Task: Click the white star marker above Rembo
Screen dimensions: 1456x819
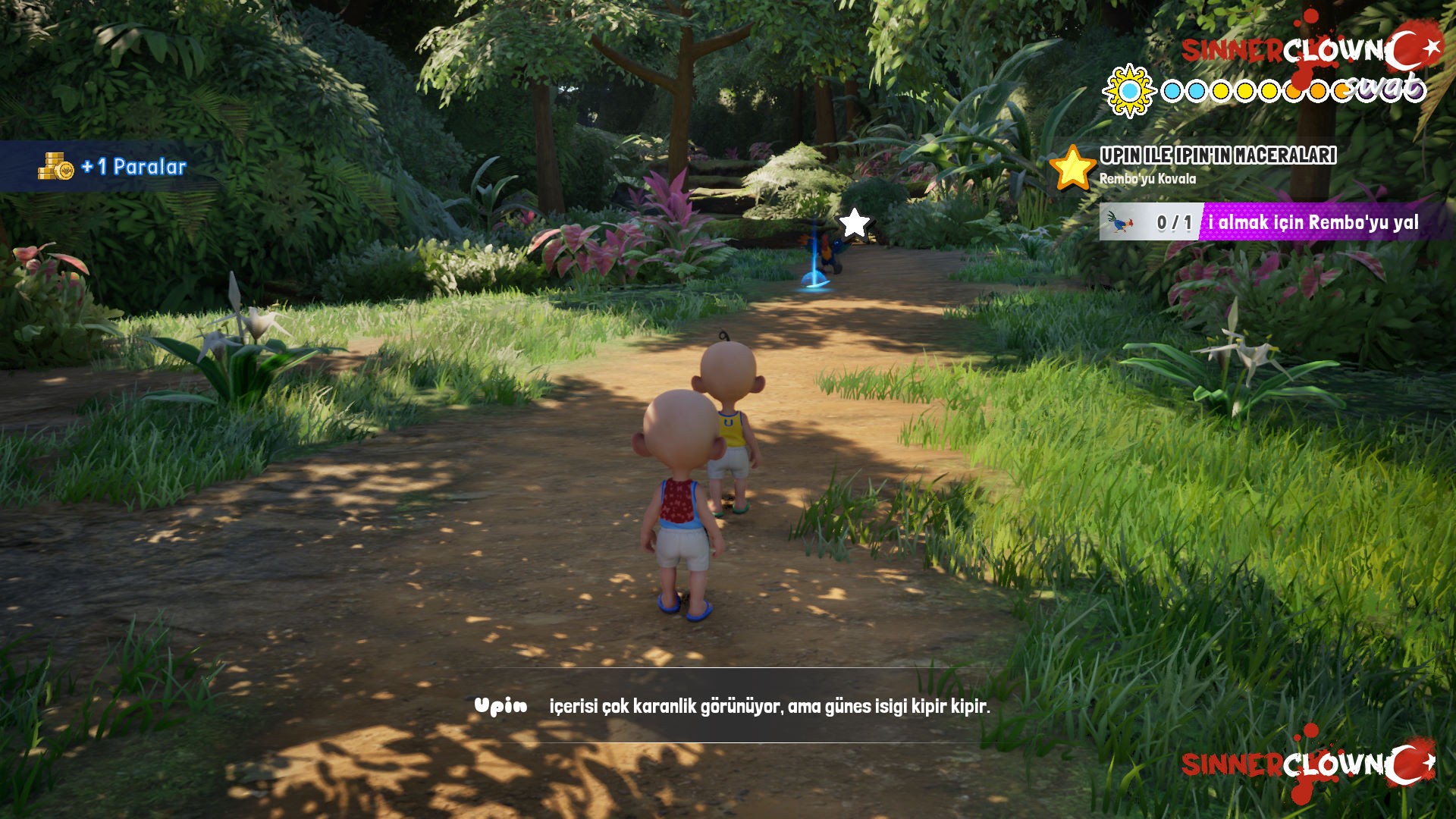Action: pos(854,221)
